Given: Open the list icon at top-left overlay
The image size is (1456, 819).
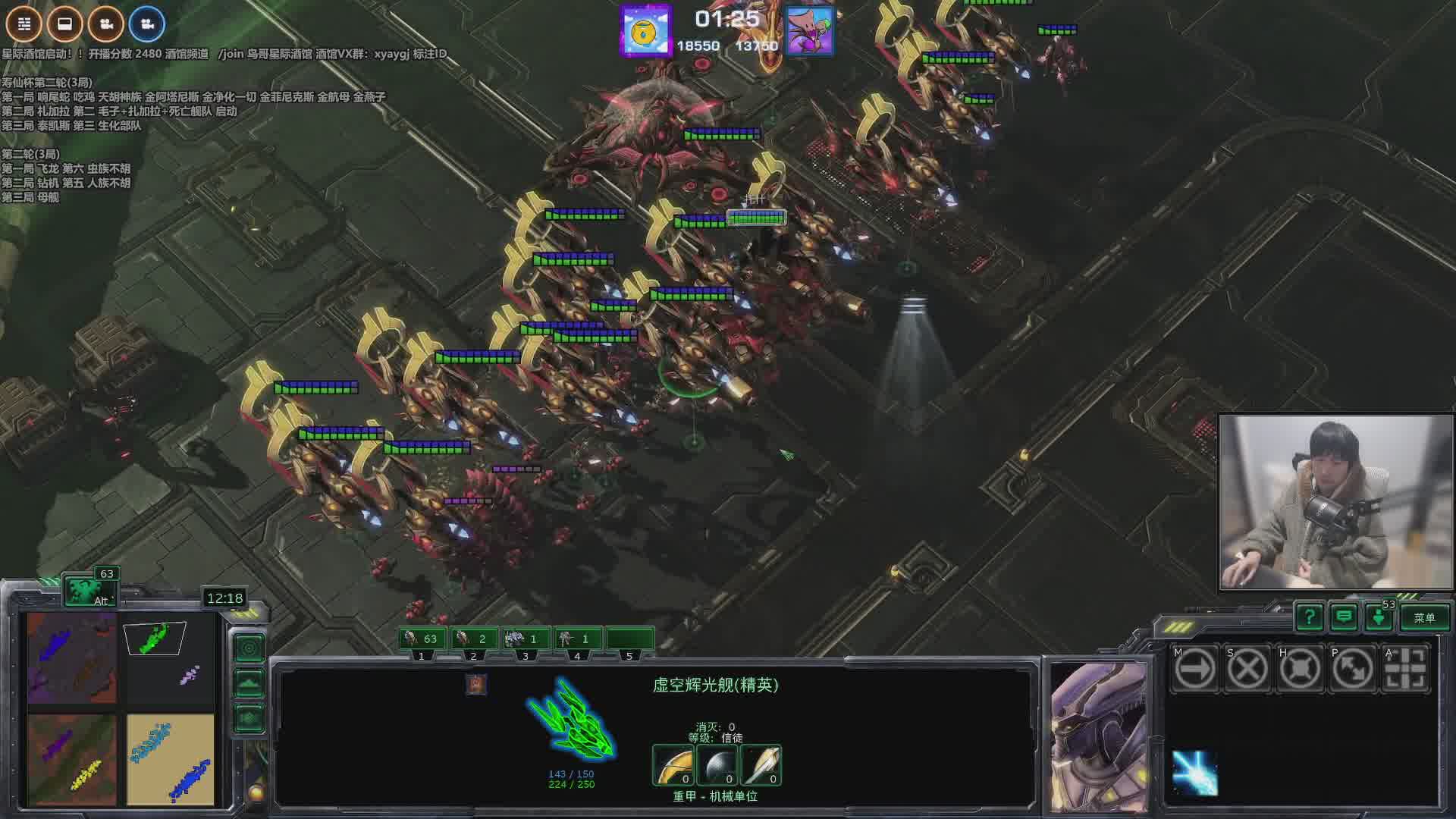Looking at the screenshot, I should pyautogui.click(x=24, y=24).
